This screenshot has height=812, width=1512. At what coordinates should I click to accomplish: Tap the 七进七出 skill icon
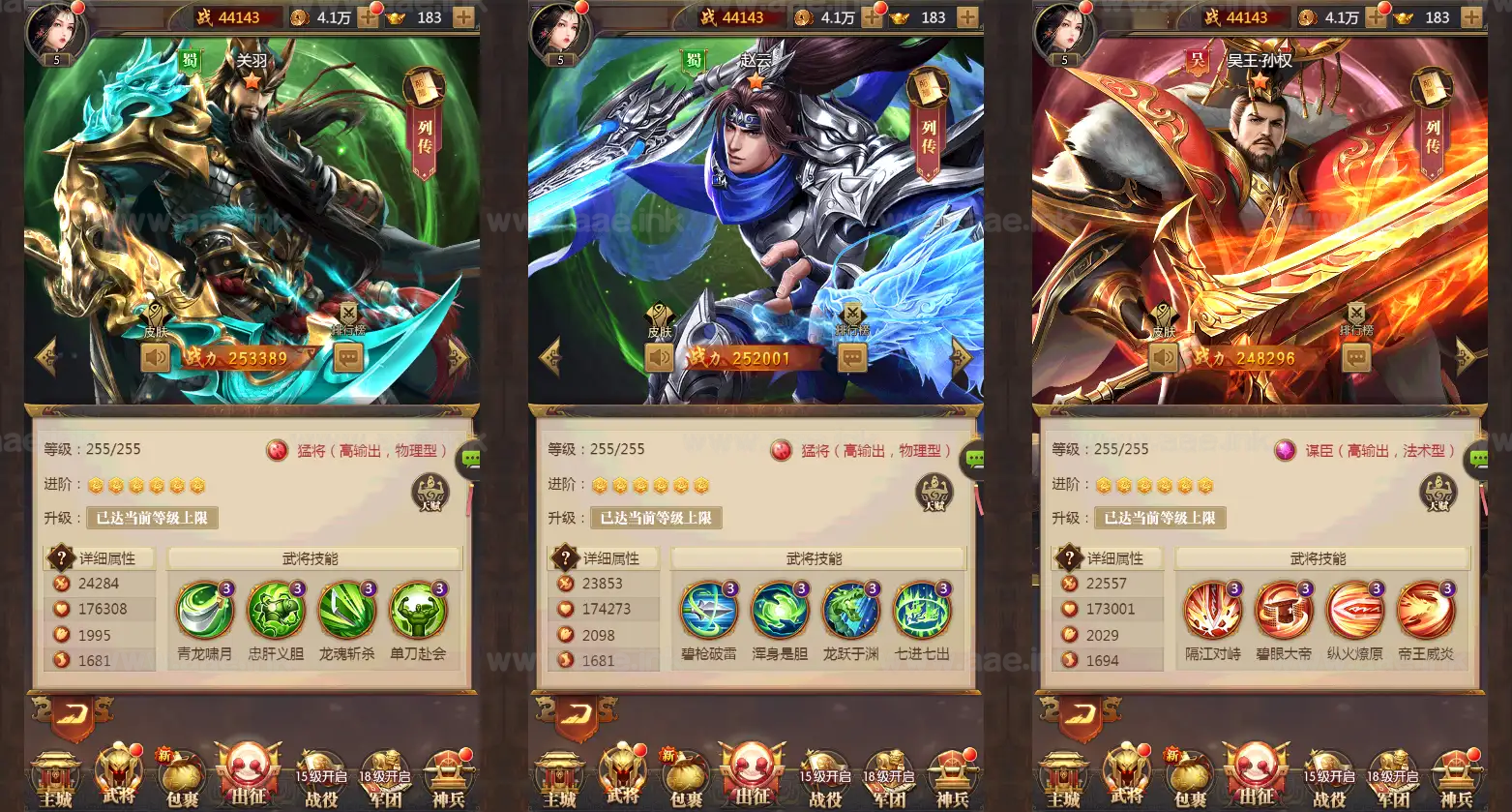(x=922, y=612)
